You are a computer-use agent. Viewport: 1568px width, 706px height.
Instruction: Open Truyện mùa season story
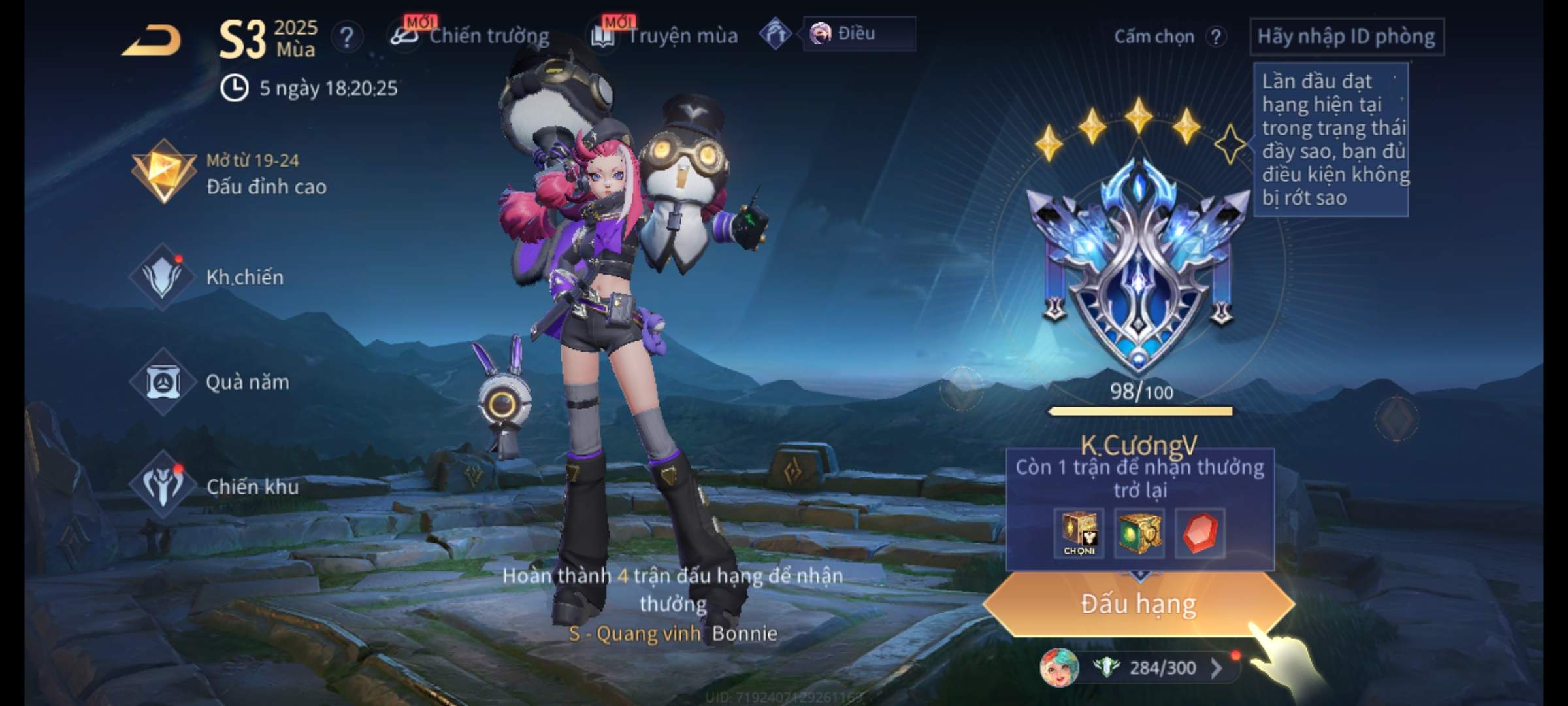coord(665,35)
